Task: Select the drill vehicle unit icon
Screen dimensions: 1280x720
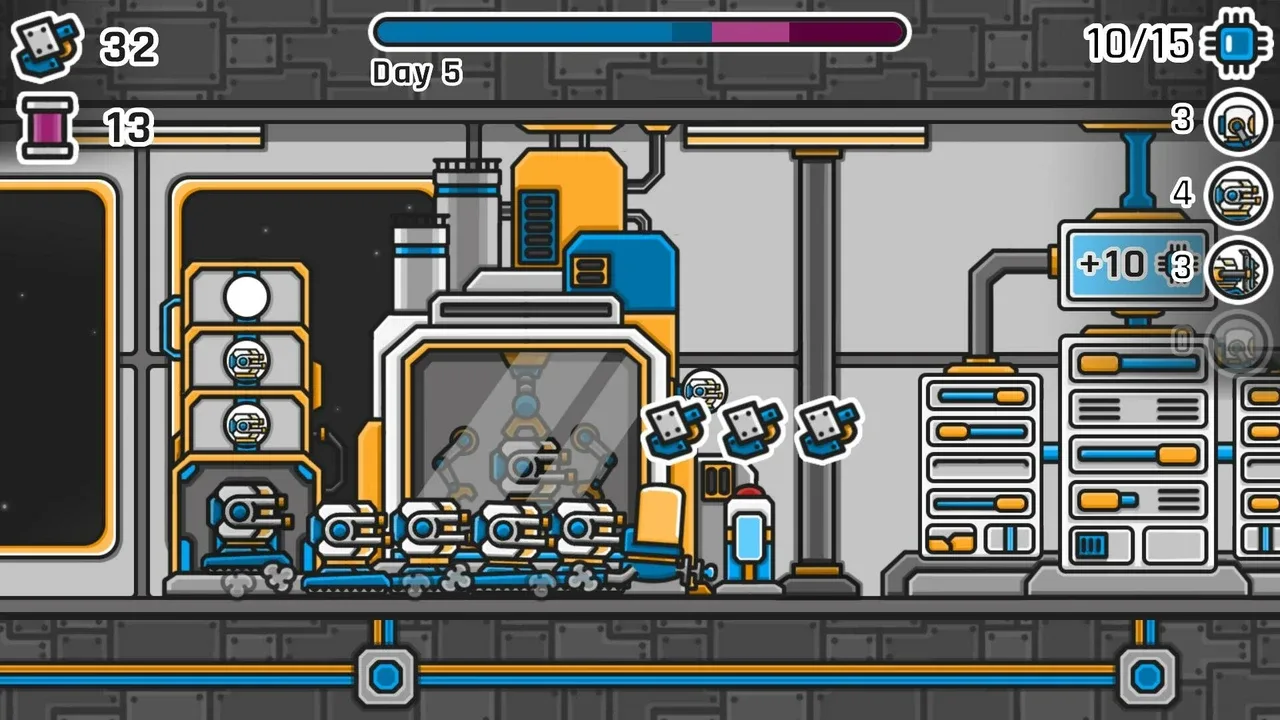Action: (1237, 268)
